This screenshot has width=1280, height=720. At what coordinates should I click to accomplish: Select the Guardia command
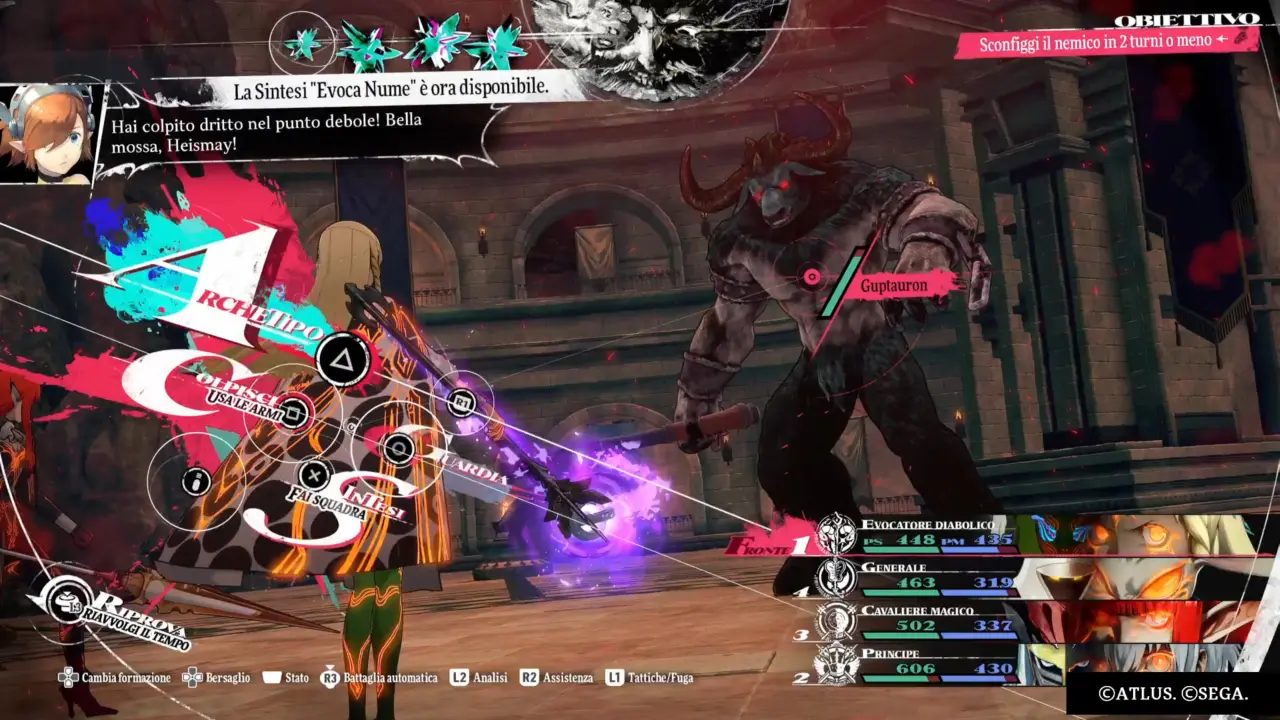click(399, 449)
